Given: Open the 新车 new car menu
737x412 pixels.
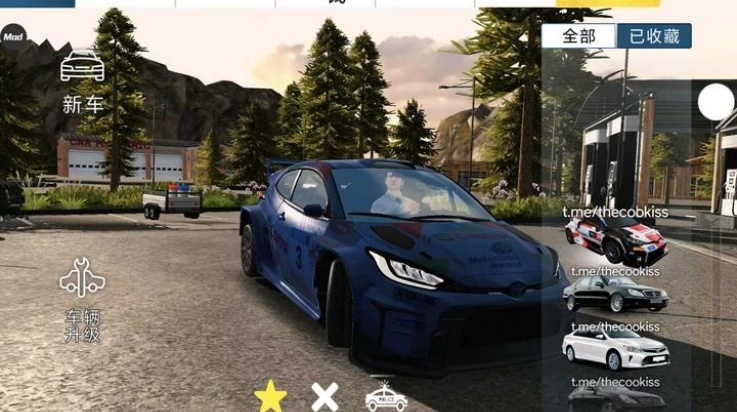Looking at the screenshot, I should 82,80.
